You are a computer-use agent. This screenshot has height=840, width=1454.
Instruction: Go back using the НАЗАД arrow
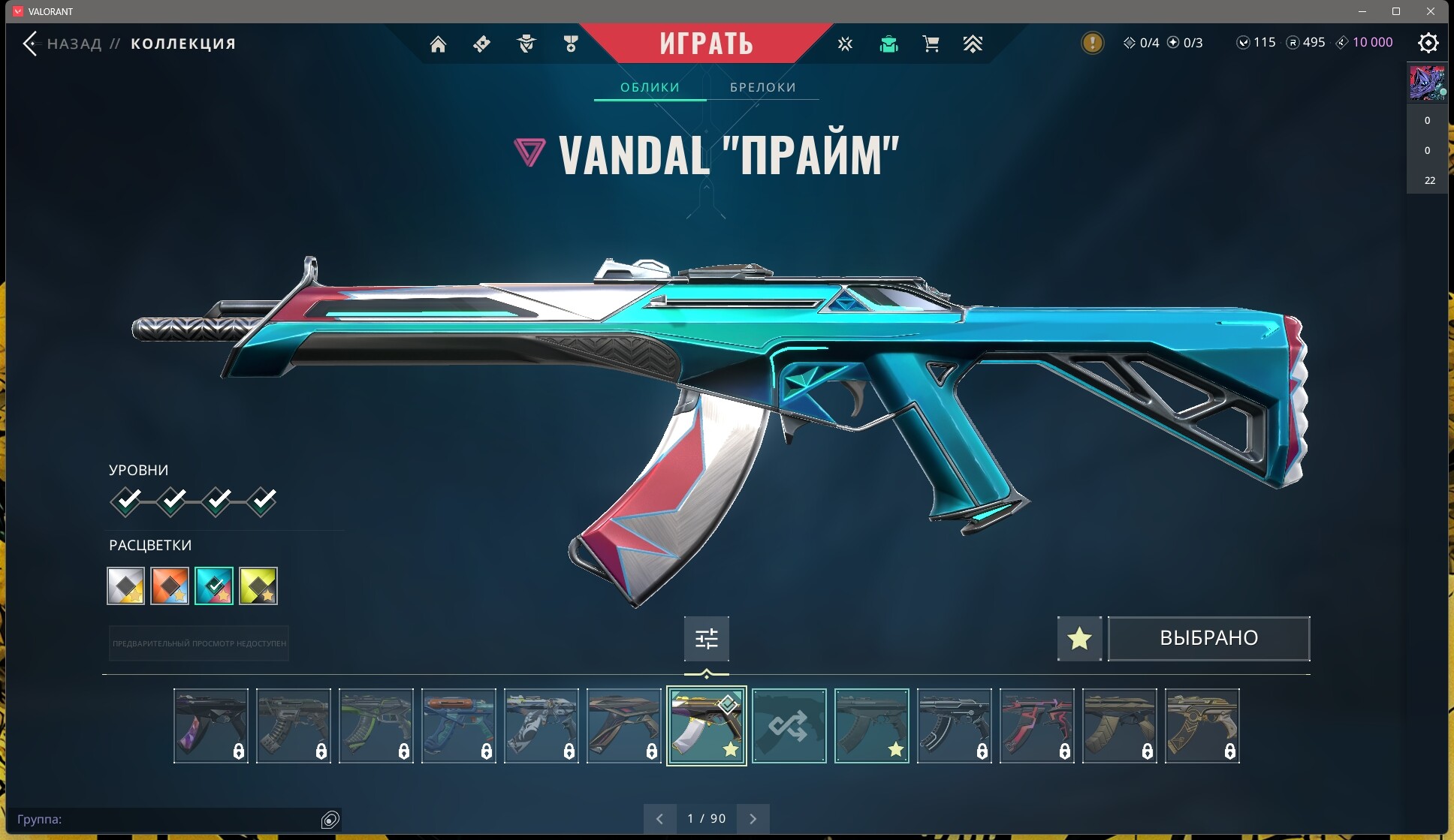pos(30,44)
